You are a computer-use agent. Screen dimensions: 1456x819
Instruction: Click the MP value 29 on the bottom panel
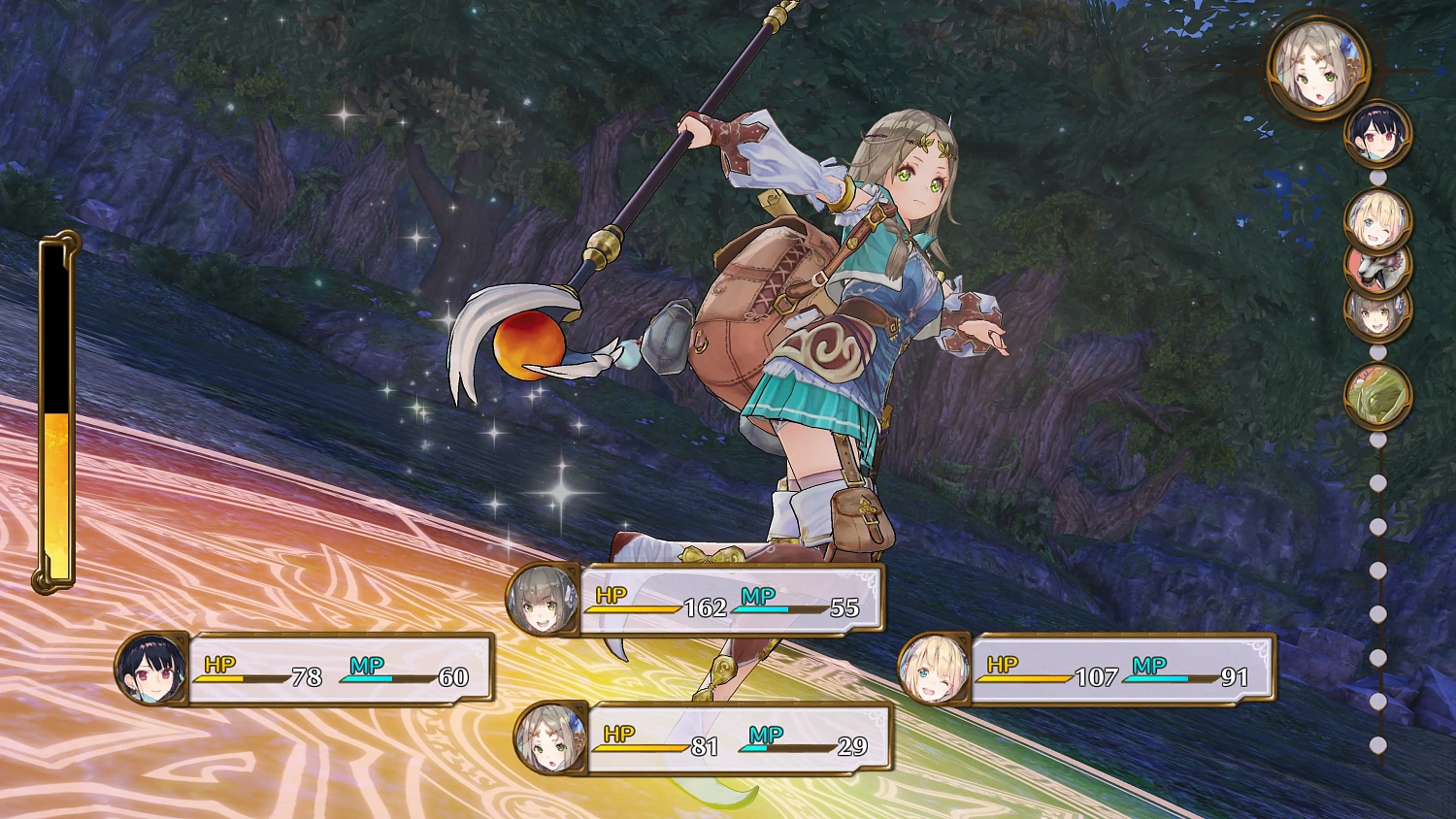click(x=854, y=747)
